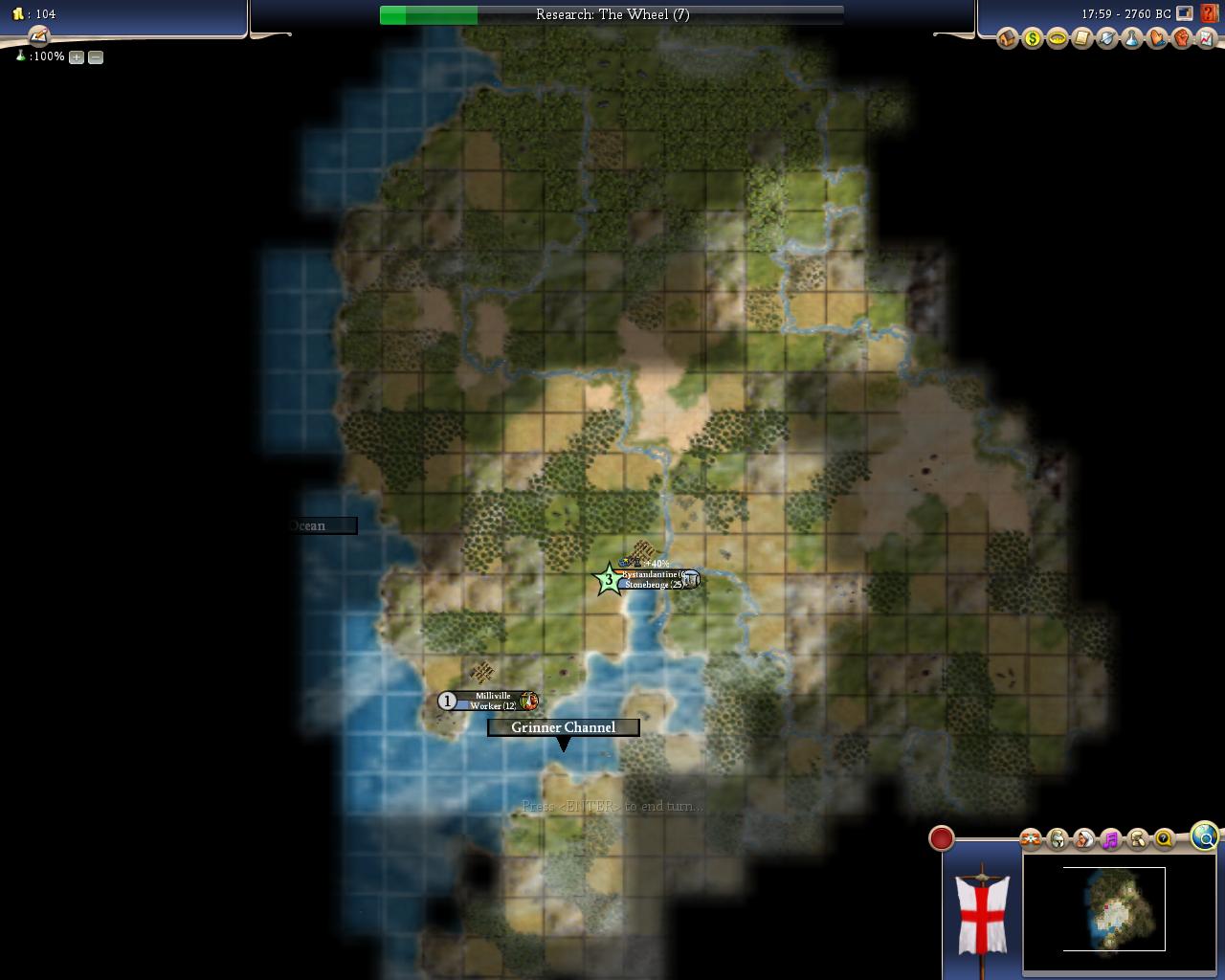Open the main menu monitor icon
This screenshot has width=1225, height=980.
click(1185, 13)
